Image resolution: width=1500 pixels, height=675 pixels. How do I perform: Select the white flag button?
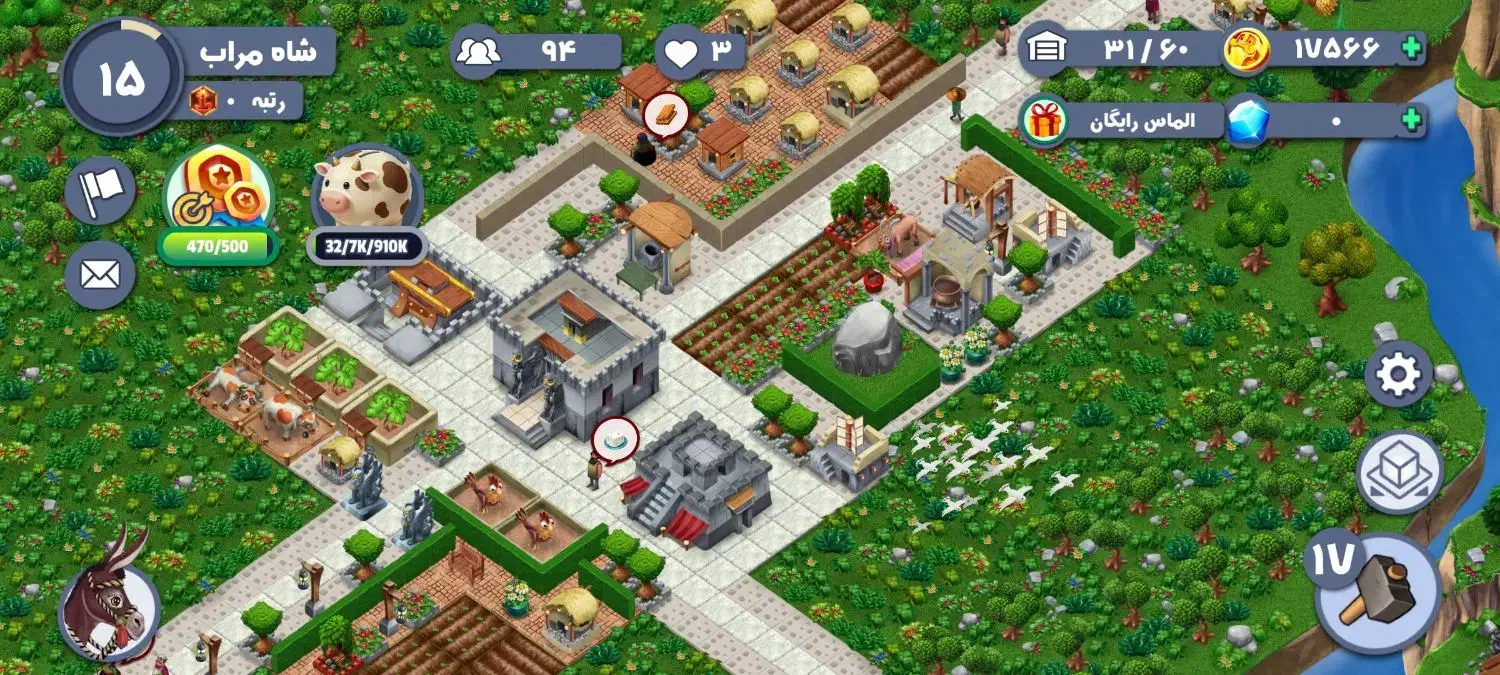(x=100, y=189)
